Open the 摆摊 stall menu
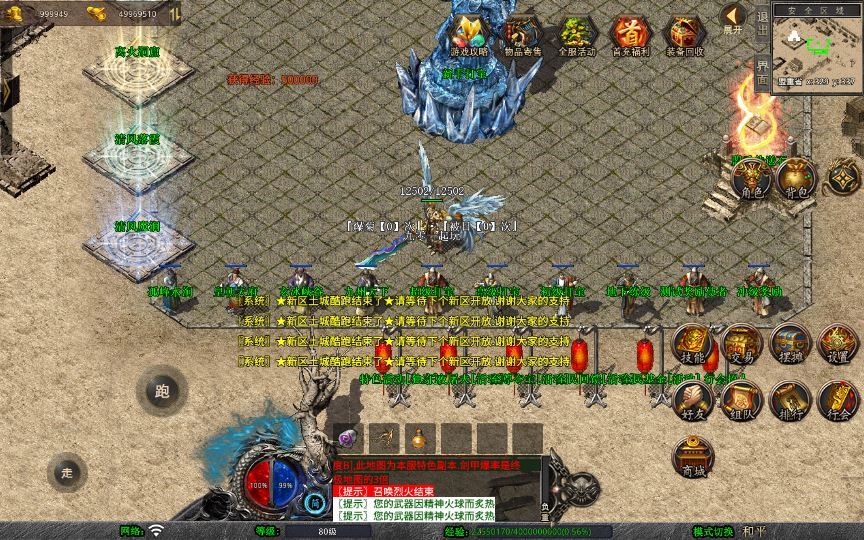 789,345
